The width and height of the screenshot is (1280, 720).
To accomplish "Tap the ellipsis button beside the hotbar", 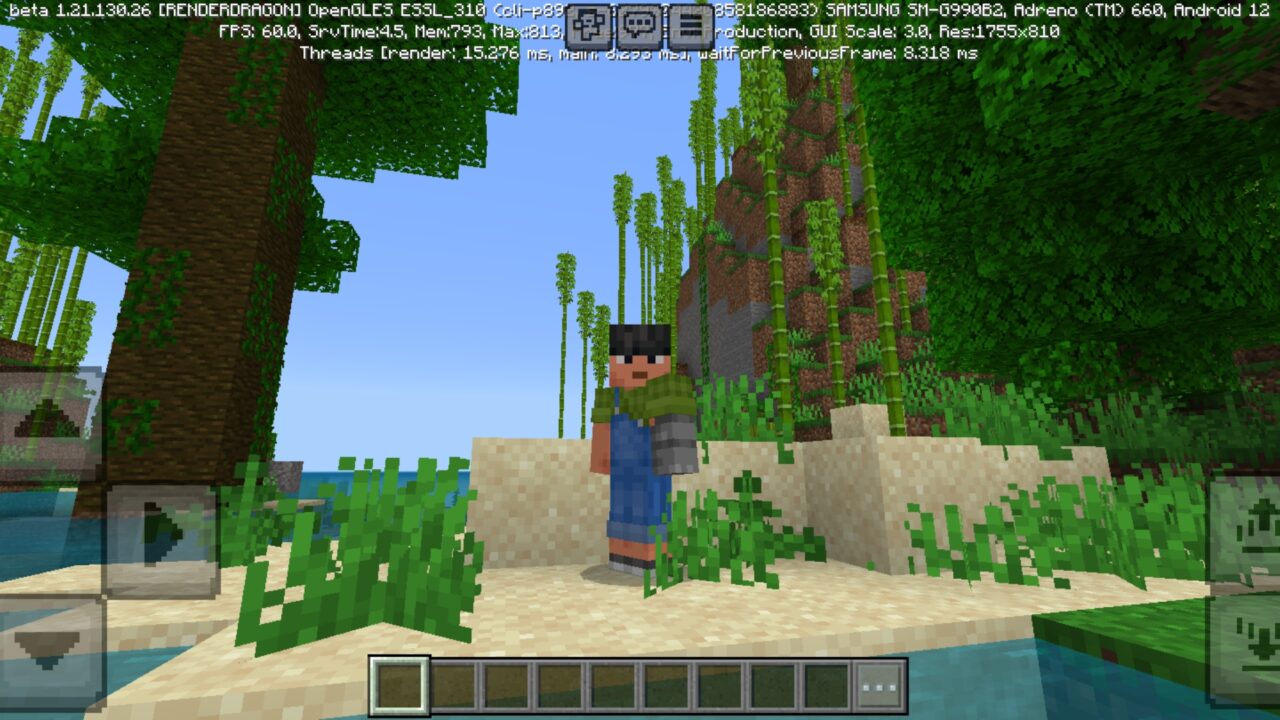I will pyautogui.click(x=880, y=684).
